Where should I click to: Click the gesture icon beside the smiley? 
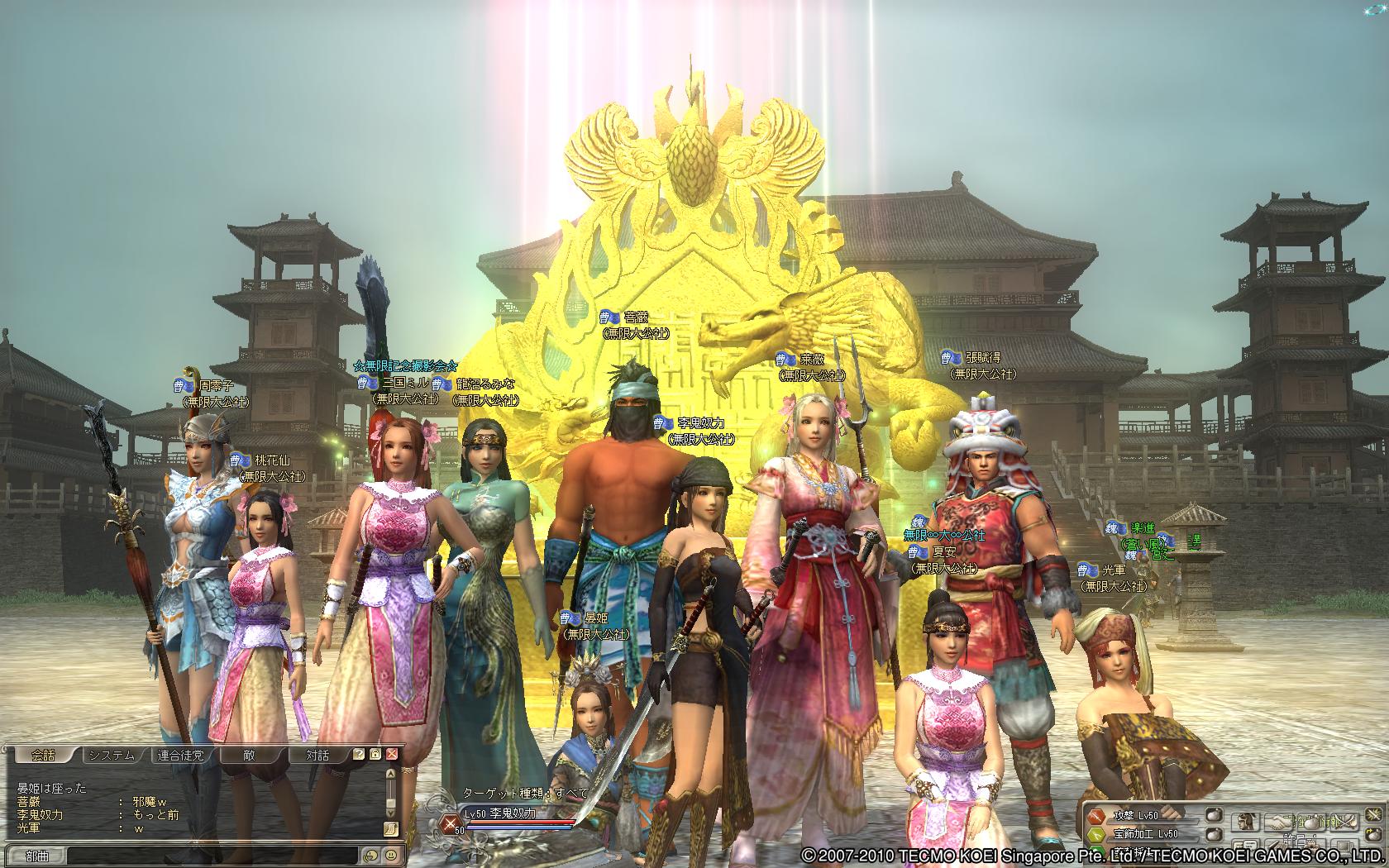click(371, 856)
